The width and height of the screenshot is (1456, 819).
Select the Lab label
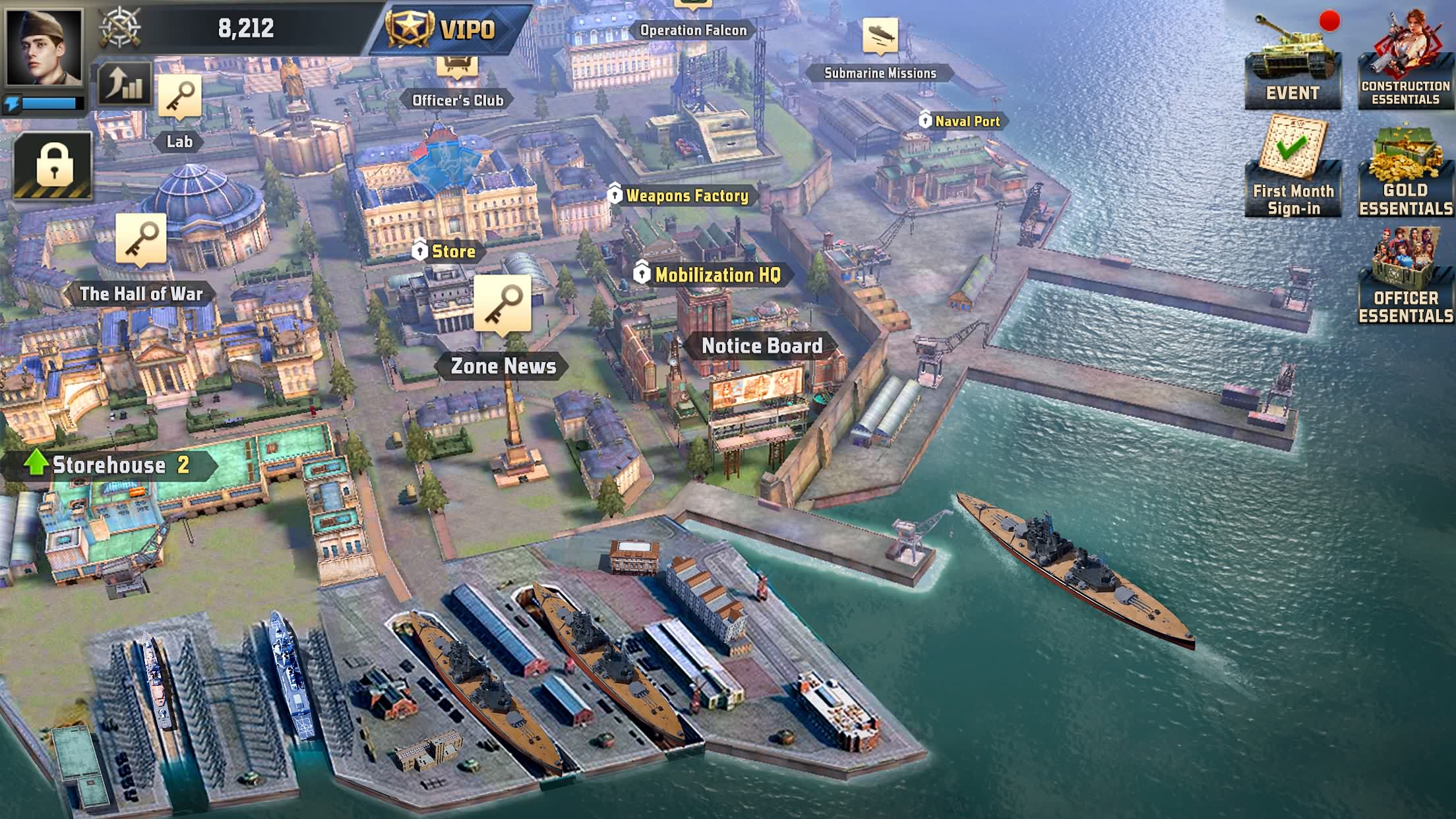point(179,141)
